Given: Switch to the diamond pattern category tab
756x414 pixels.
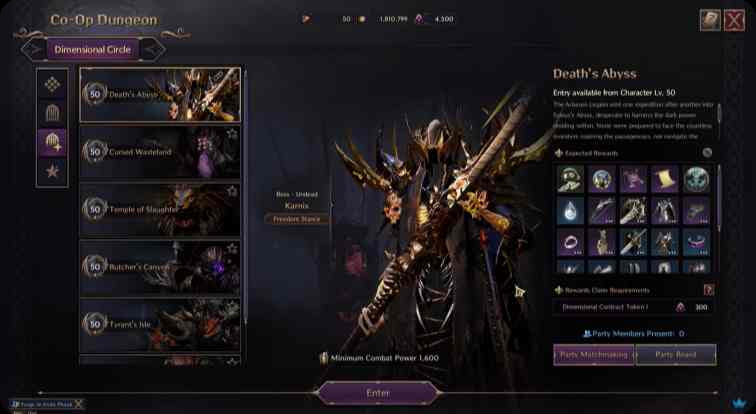Looking at the screenshot, I should [52, 84].
